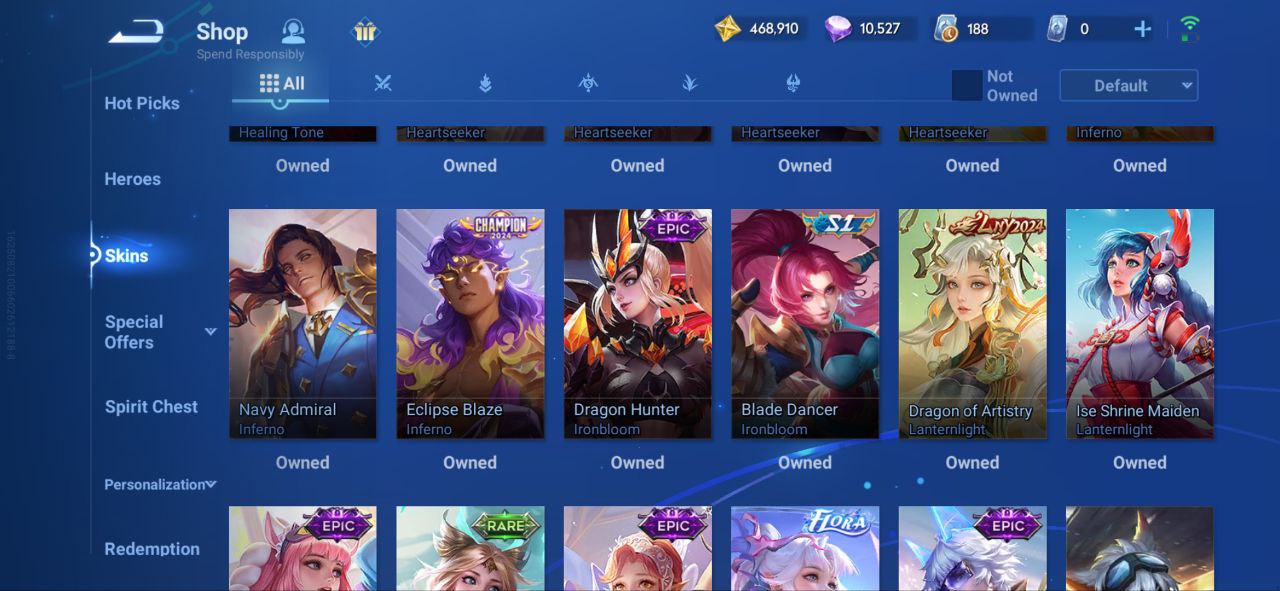The image size is (1280, 591).
Task: Open the Heroes shop section
Action: click(132, 179)
